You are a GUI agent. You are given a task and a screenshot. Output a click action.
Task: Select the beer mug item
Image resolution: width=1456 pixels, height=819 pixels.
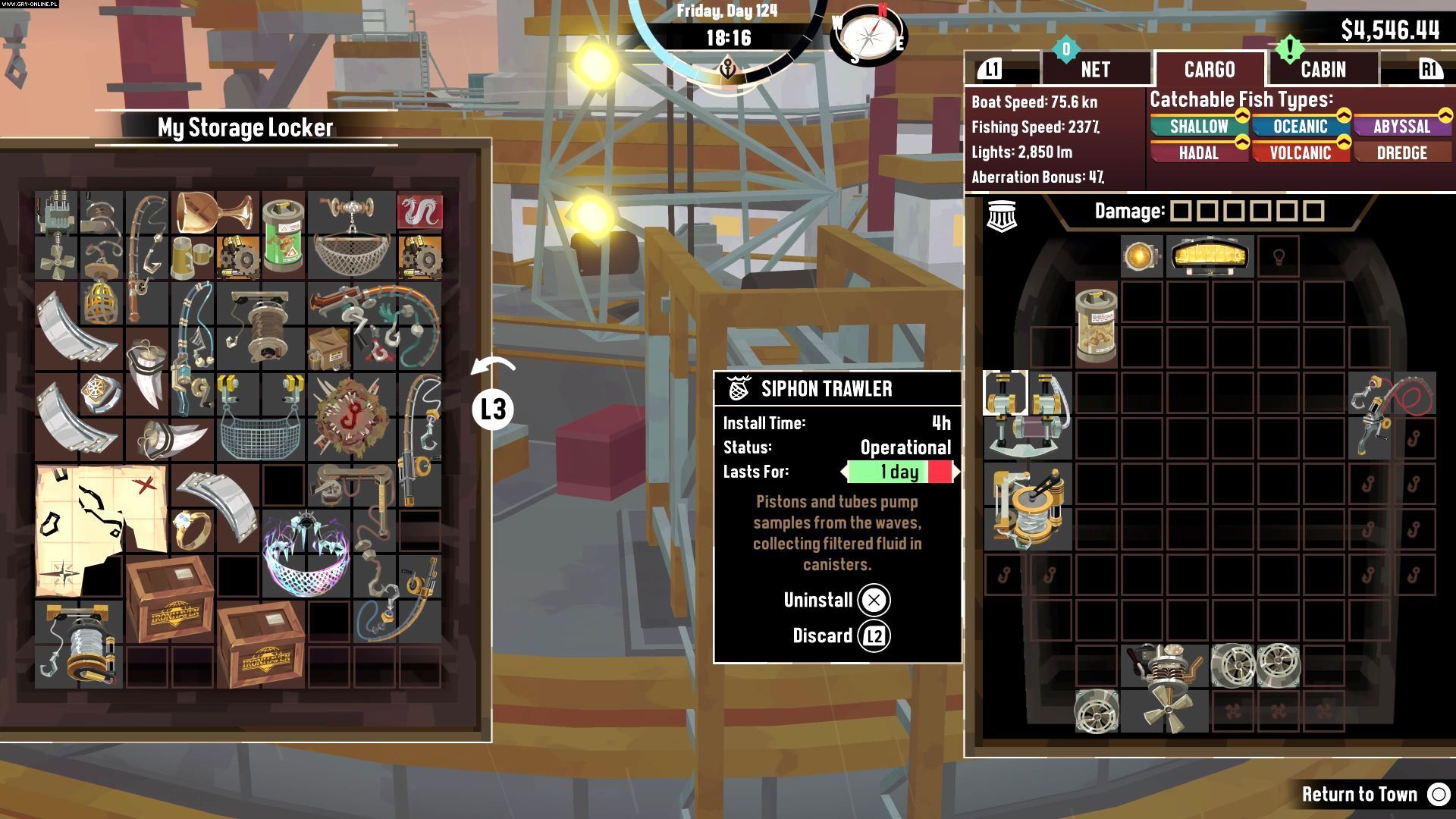pos(191,258)
